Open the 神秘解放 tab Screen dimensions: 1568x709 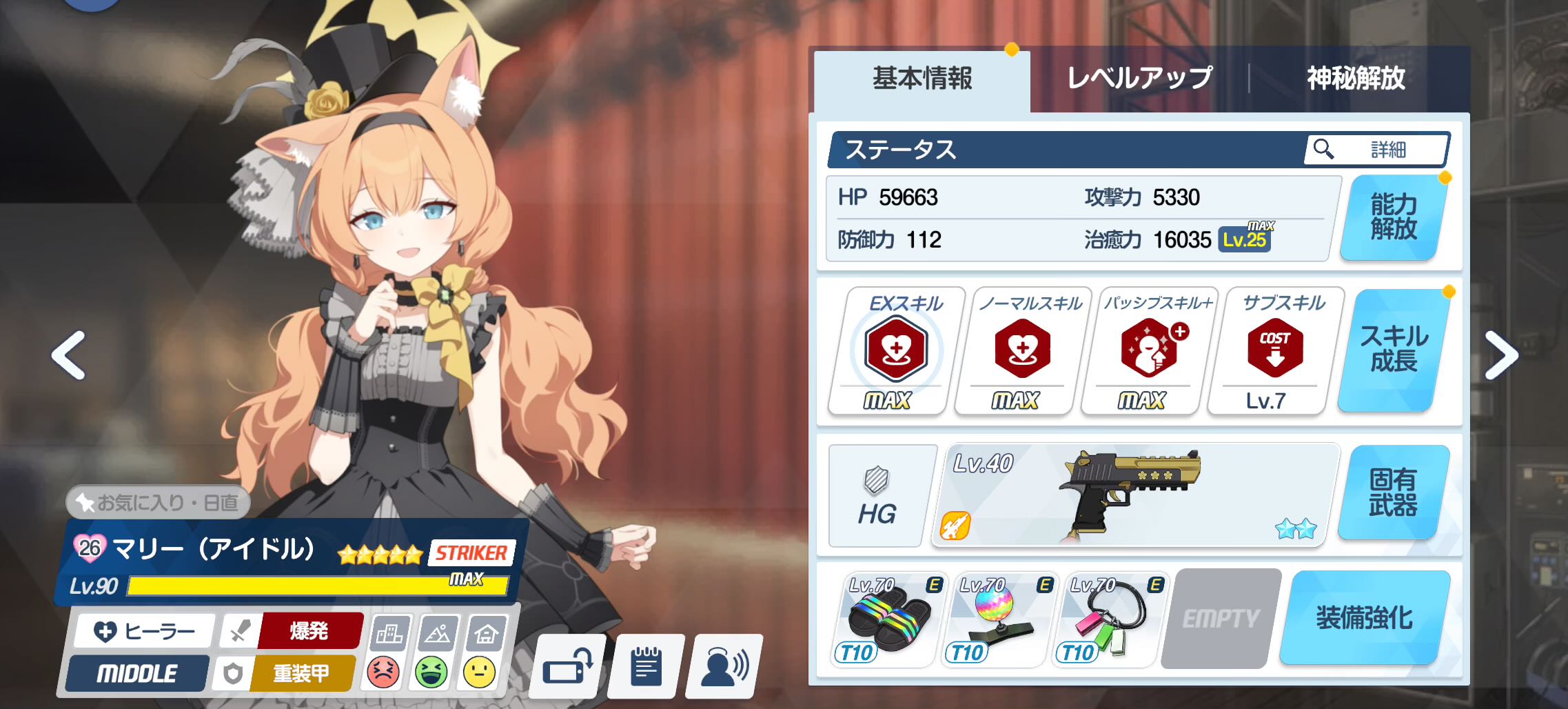pos(1356,79)
